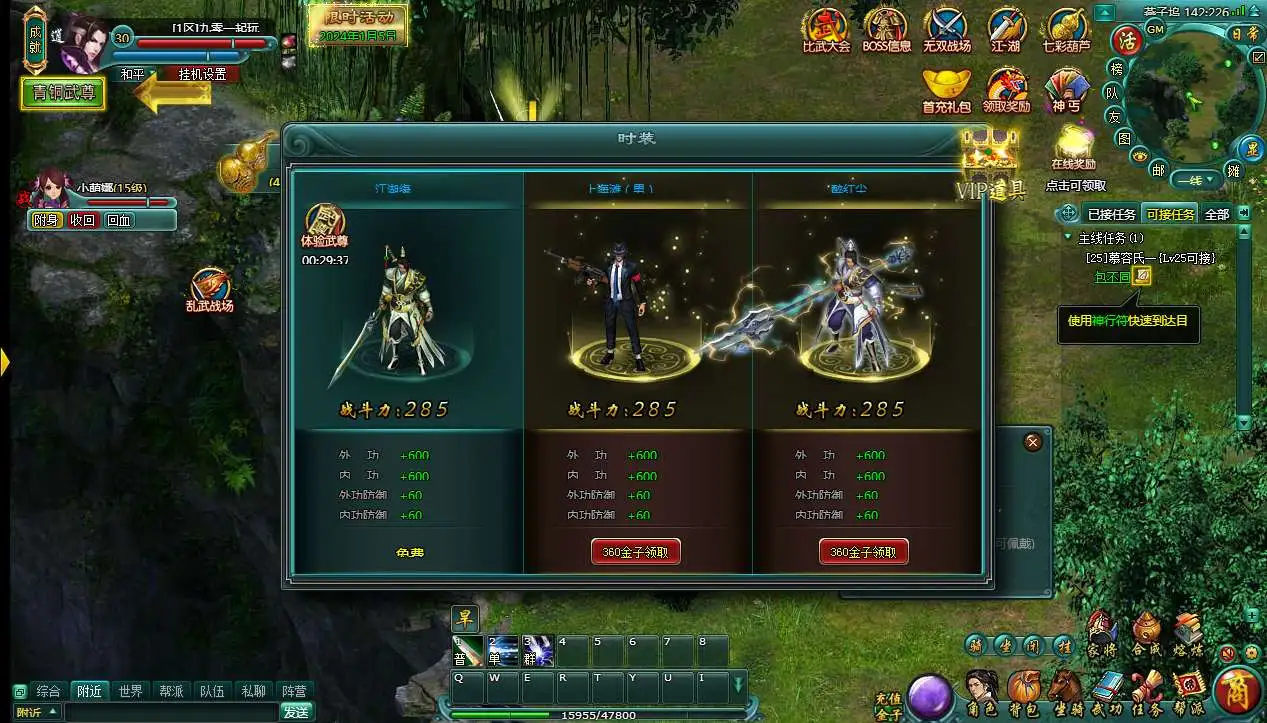Viewport: 1267px width, 723px height.
Task: Enter the 无双战场 battlefield
Action: [946, 30]
